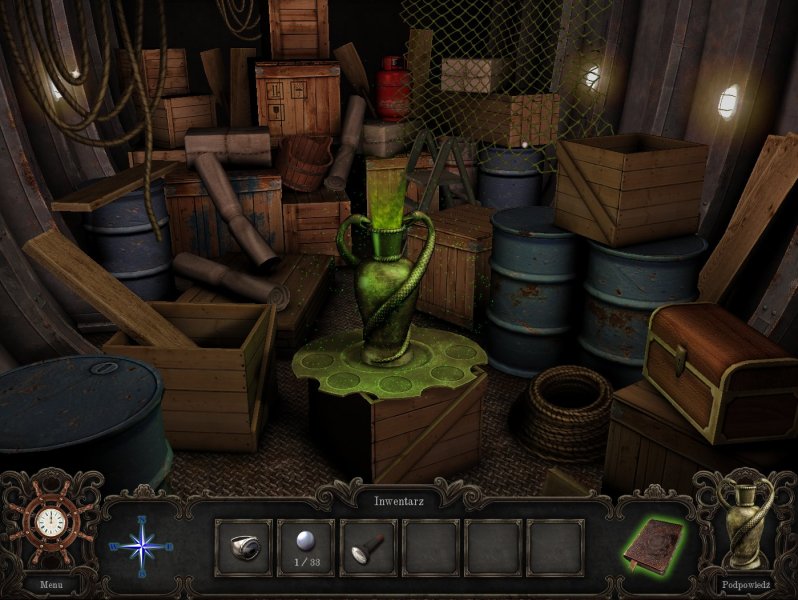This screenshot has height=600, width=798.
Task: Open the compass rose map
Action: 141,545
